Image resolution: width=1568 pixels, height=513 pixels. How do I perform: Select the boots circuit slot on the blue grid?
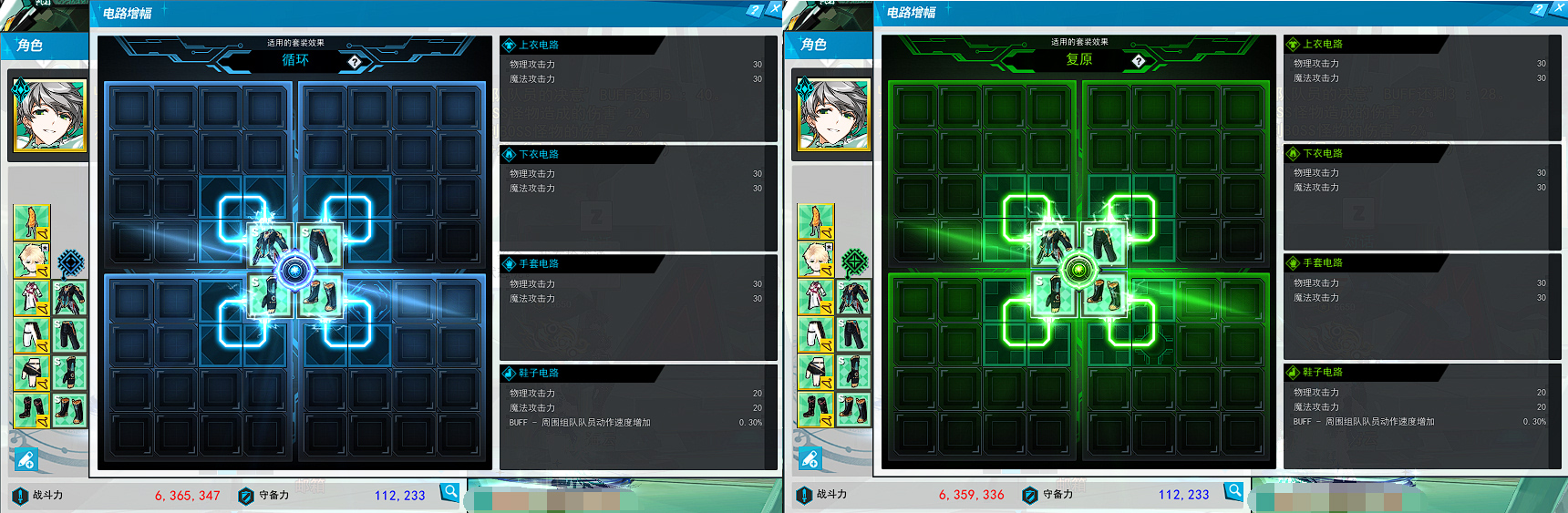320,295
